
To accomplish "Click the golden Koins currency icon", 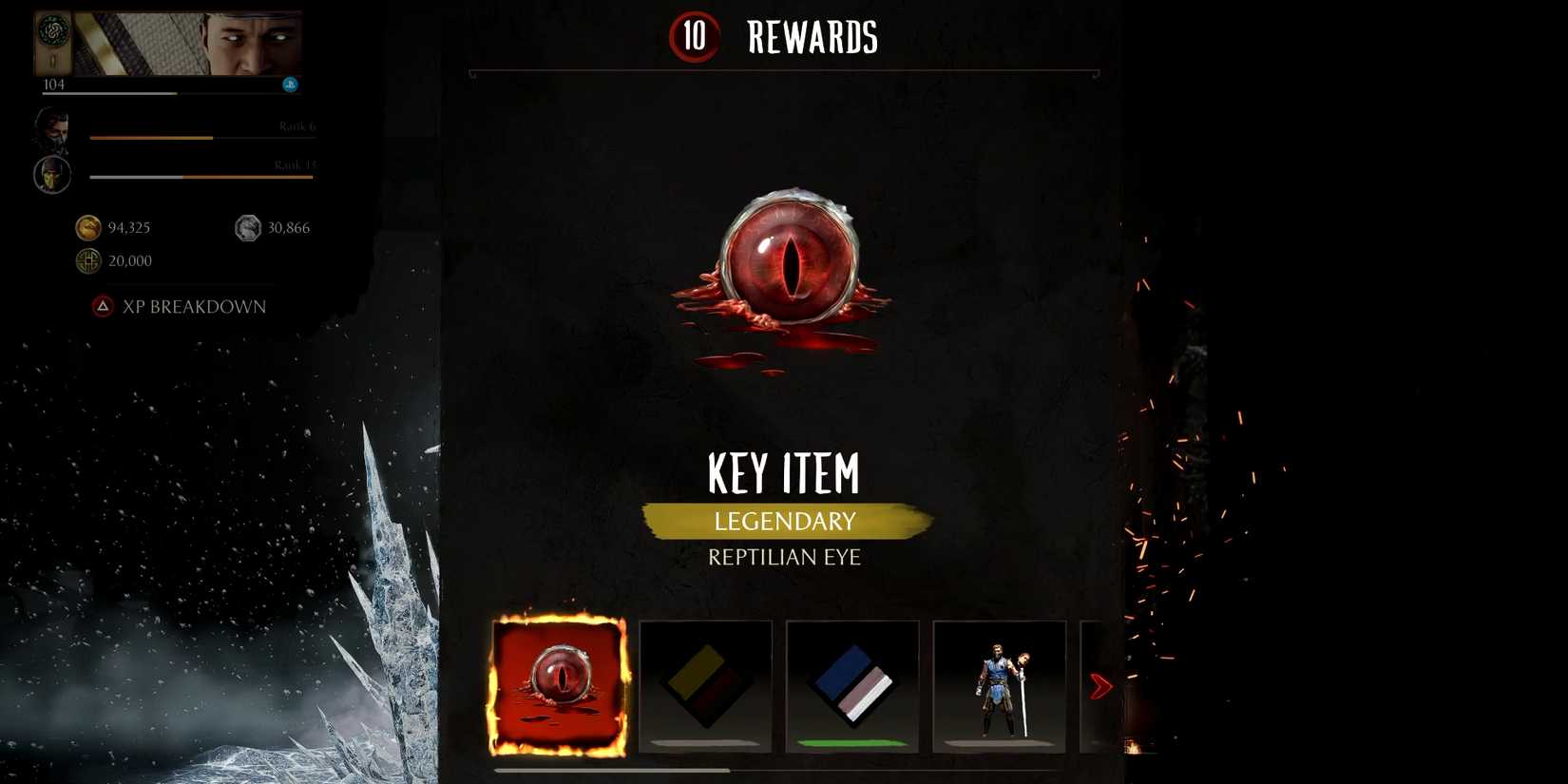I will [86, 227].
